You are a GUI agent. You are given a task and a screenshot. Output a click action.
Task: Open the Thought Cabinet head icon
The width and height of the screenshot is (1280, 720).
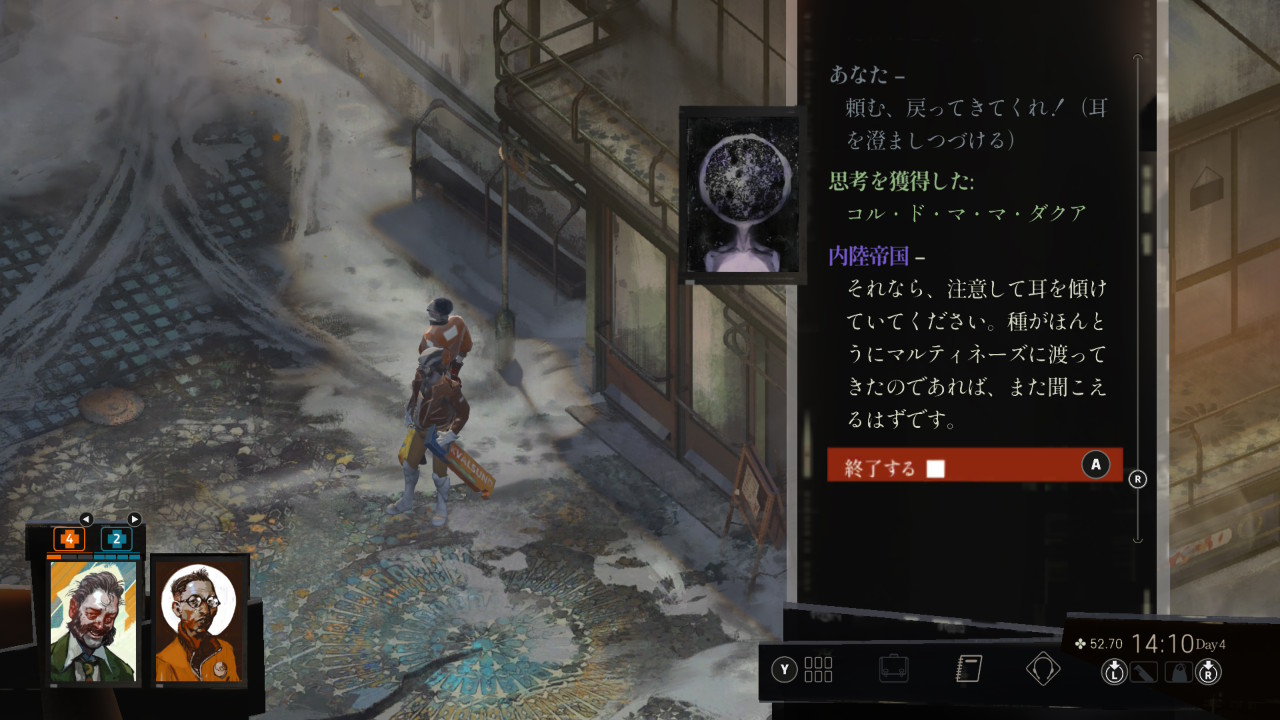(x=1043, y=669)
